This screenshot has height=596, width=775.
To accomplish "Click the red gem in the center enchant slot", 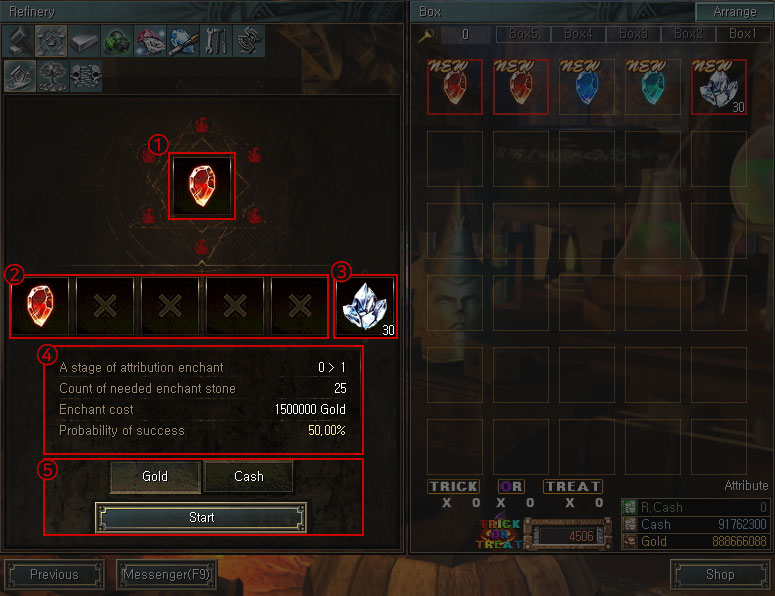I will 202,185.
